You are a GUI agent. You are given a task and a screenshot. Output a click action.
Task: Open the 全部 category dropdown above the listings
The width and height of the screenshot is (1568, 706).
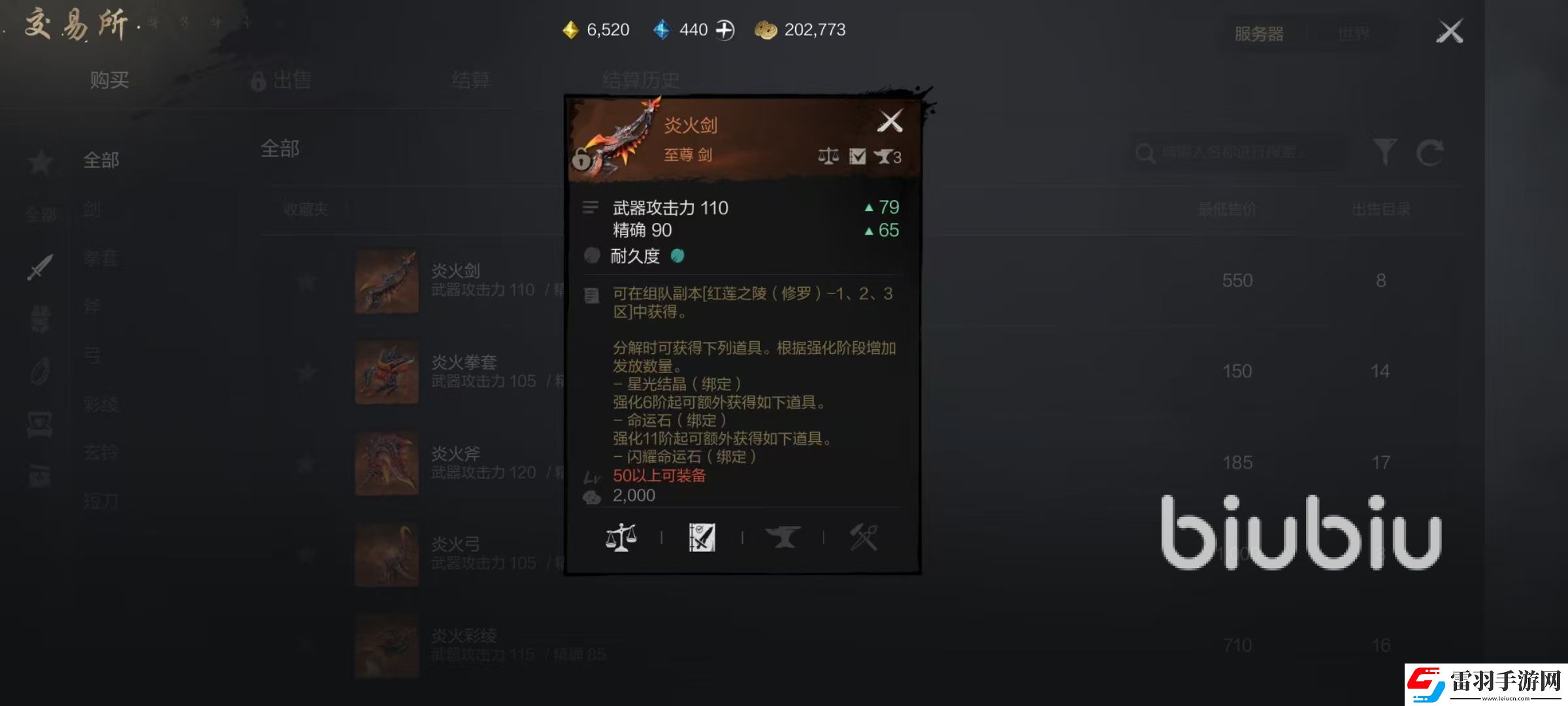[281, 149]
